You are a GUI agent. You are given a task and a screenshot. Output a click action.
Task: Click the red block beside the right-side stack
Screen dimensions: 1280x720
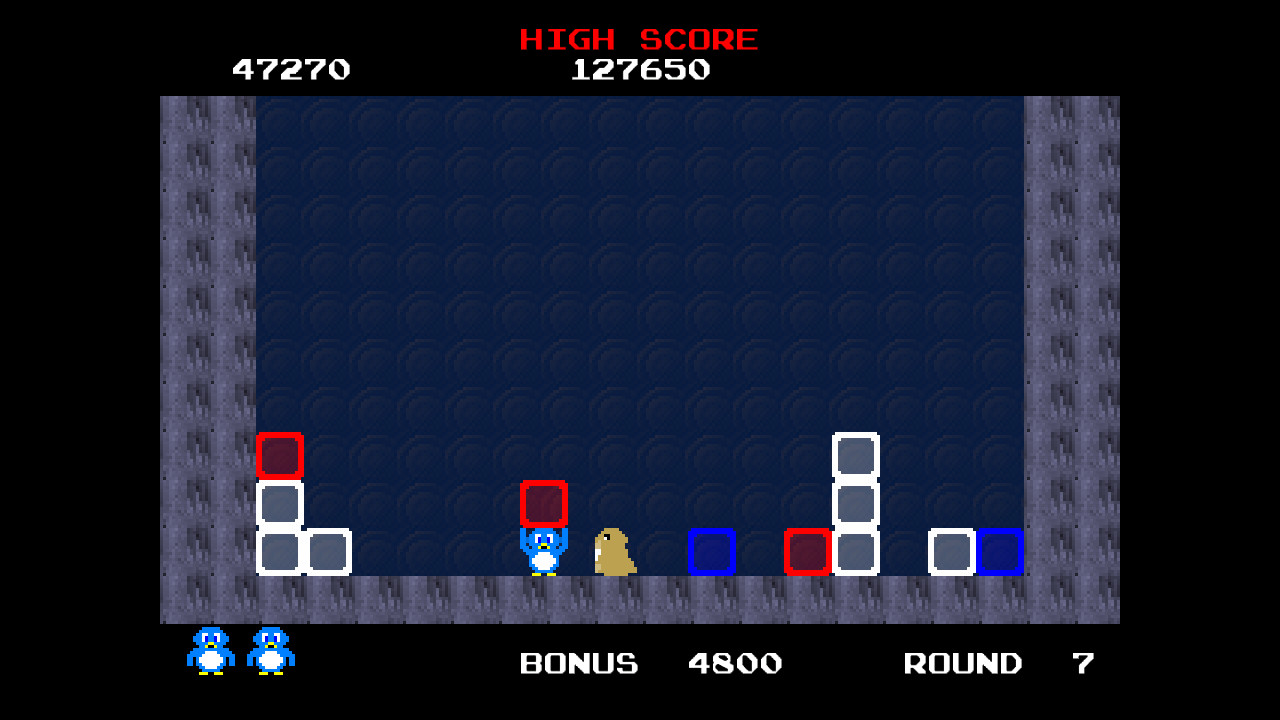pos(810,551)
